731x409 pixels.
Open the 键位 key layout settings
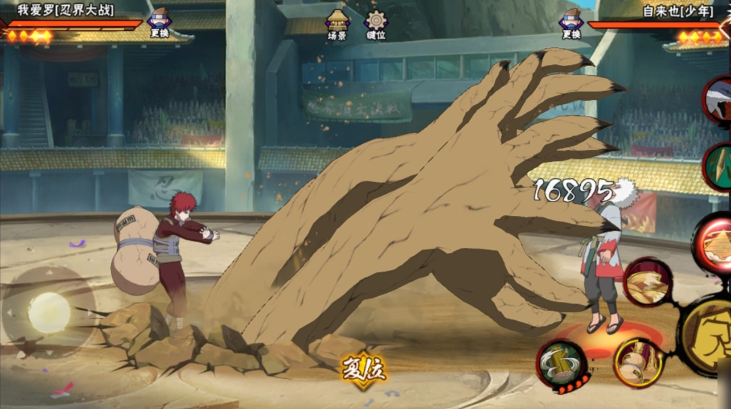(376, 24)
